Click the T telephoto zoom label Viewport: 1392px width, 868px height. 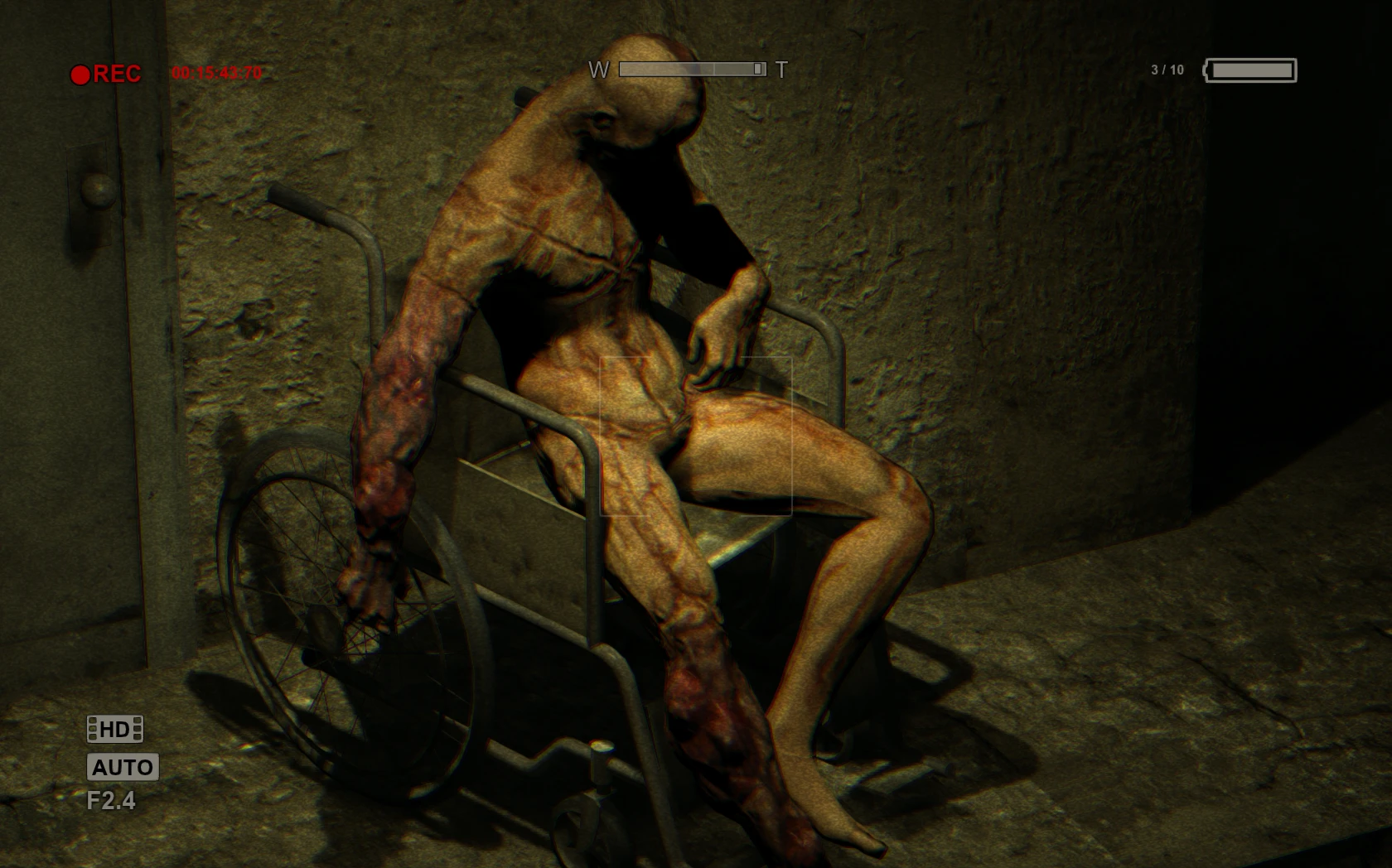(782, 69)
